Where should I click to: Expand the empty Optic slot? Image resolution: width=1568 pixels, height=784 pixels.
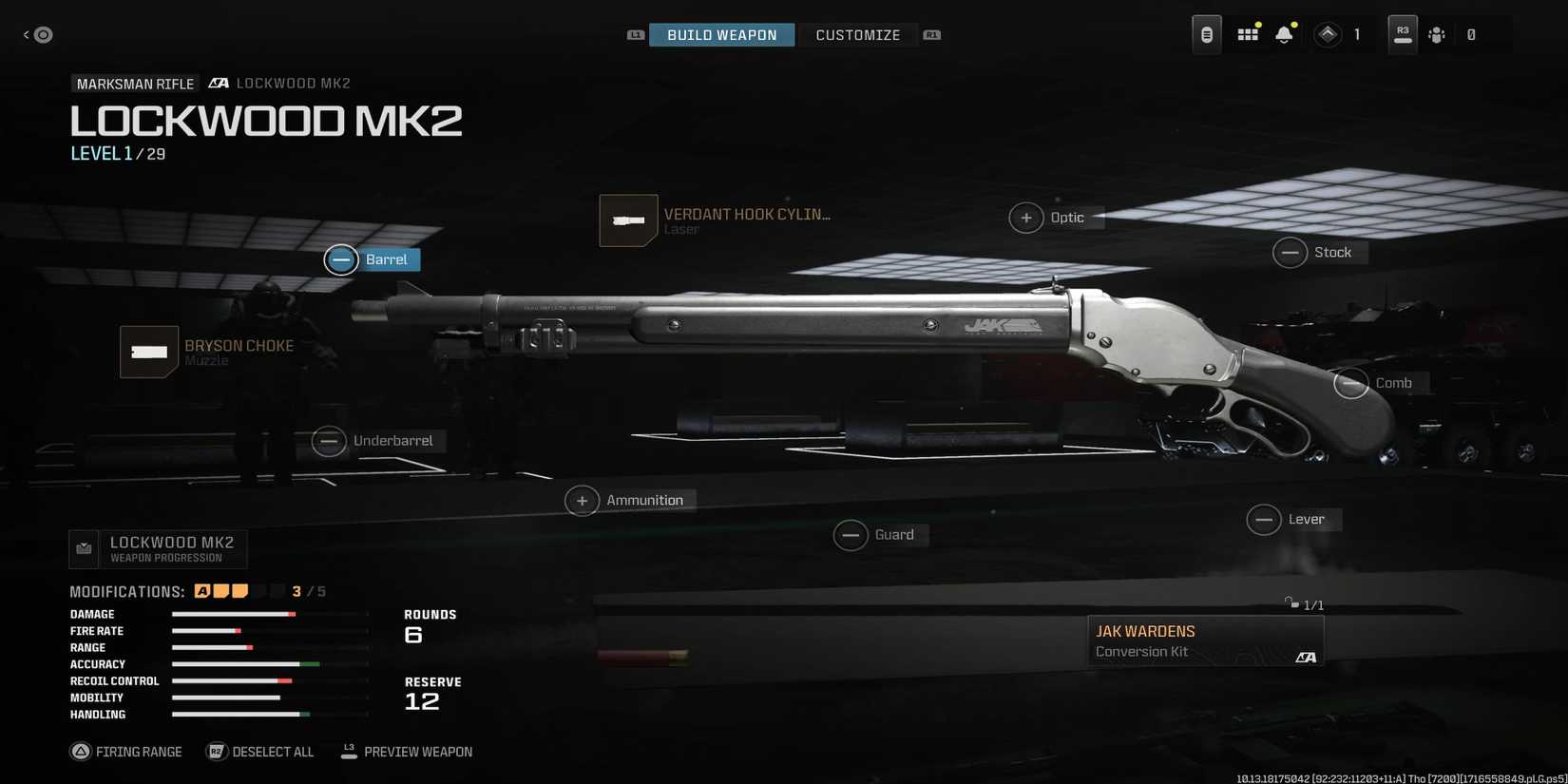pos(1026,218)
